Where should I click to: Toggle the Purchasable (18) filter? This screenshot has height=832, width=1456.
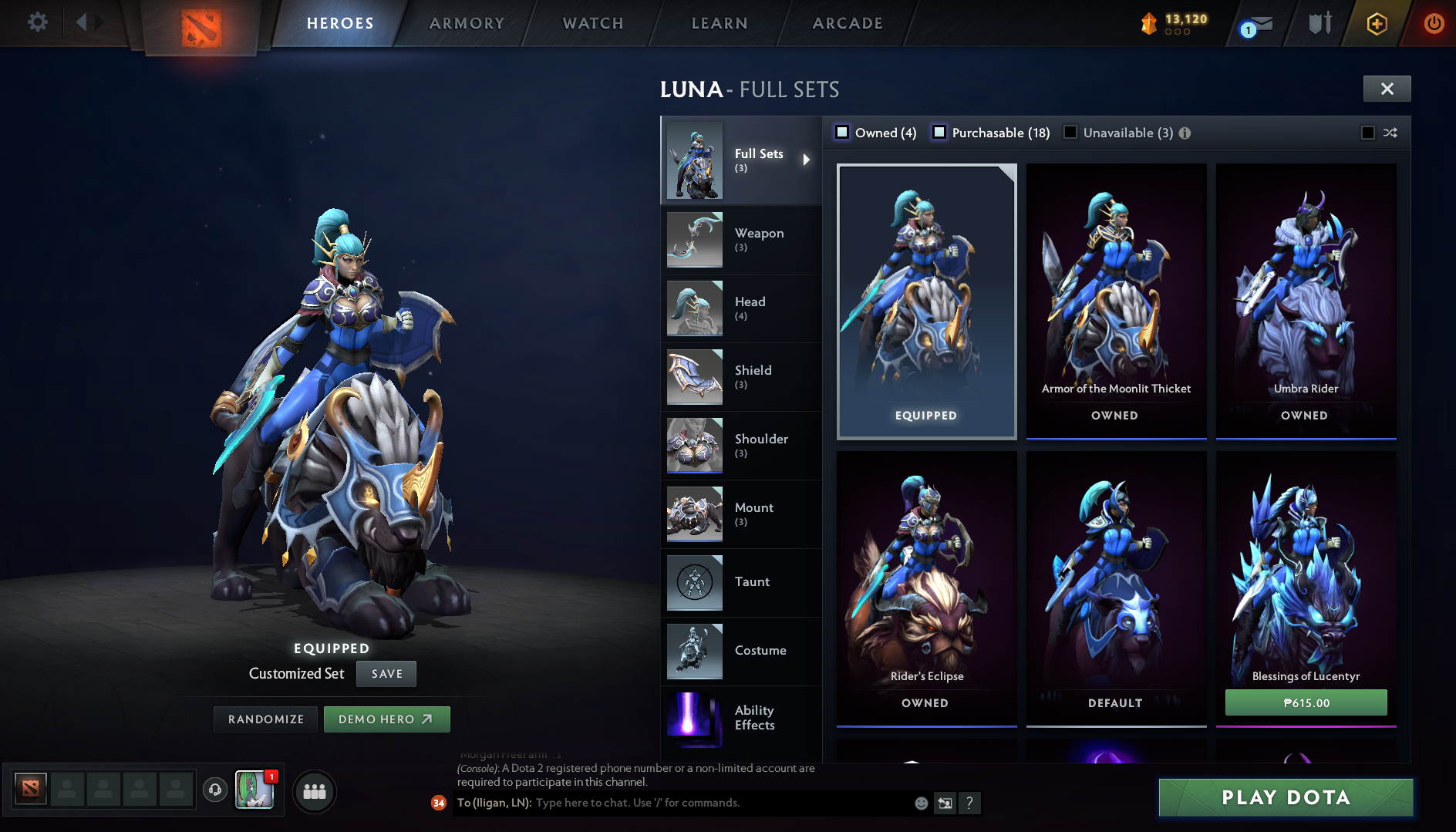(x=940, y=133)
